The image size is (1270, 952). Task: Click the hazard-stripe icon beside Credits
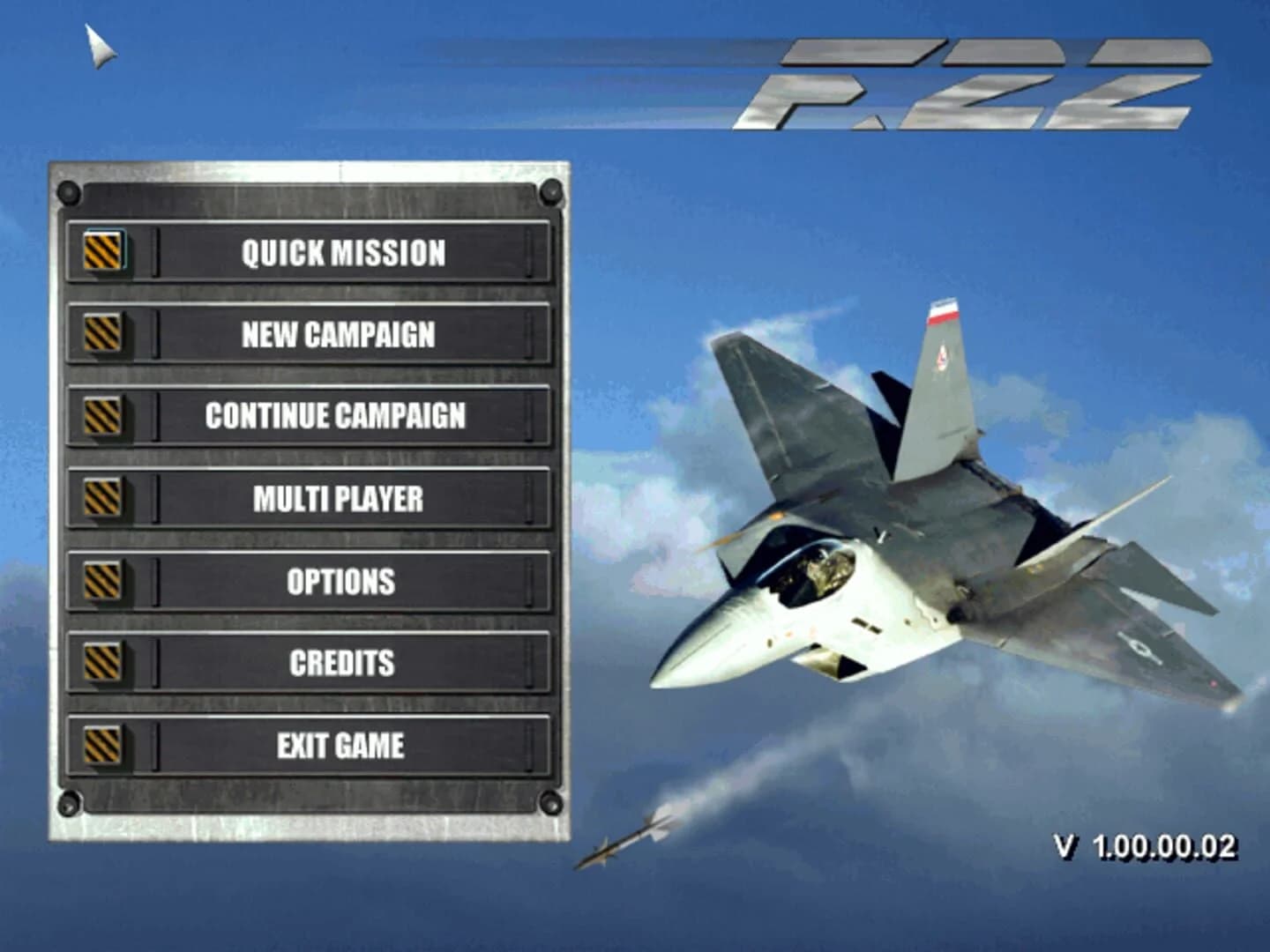click(103, 662)
